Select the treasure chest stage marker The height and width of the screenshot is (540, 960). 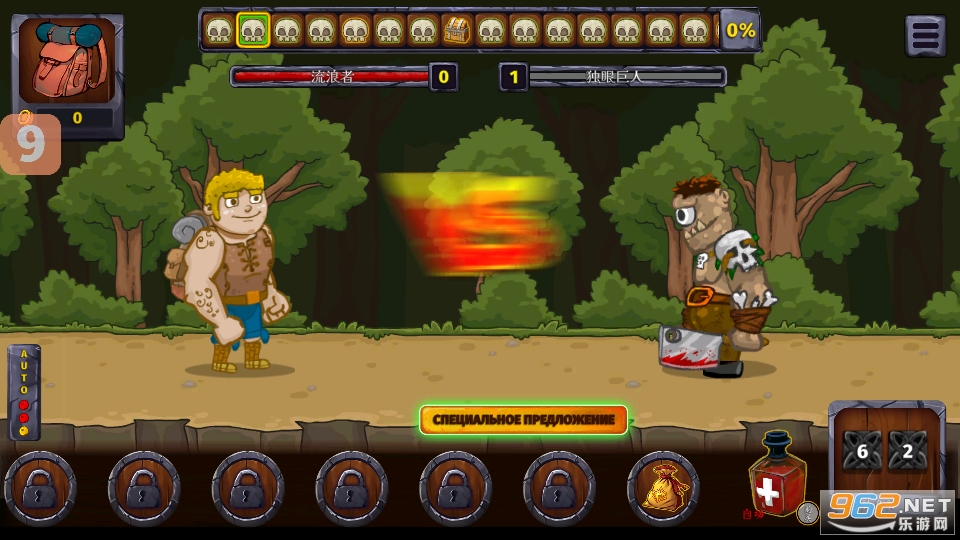click(x=456, y=31)
